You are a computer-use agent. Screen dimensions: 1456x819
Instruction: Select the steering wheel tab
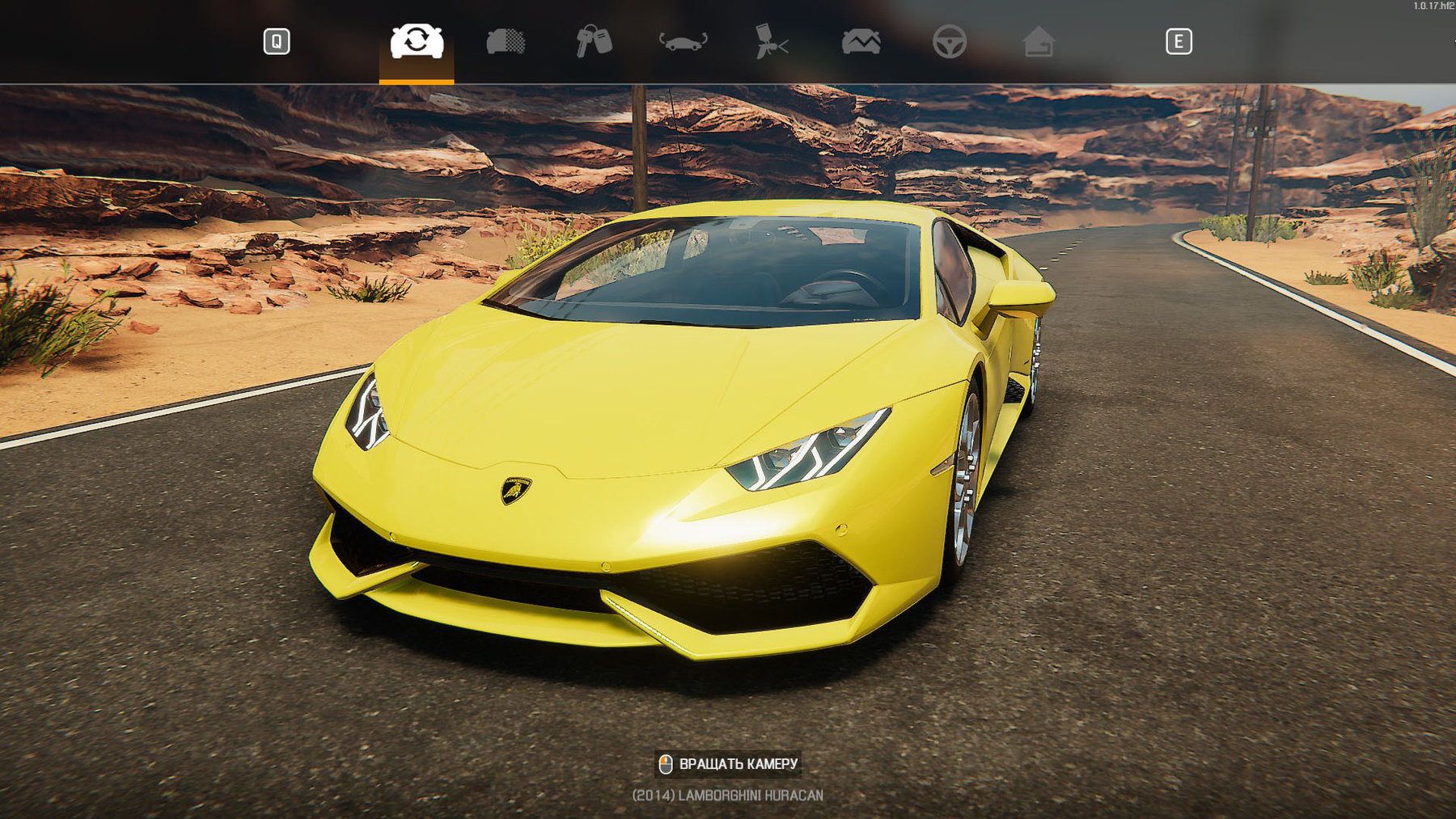pyautogui.click(x=950, y=41)
